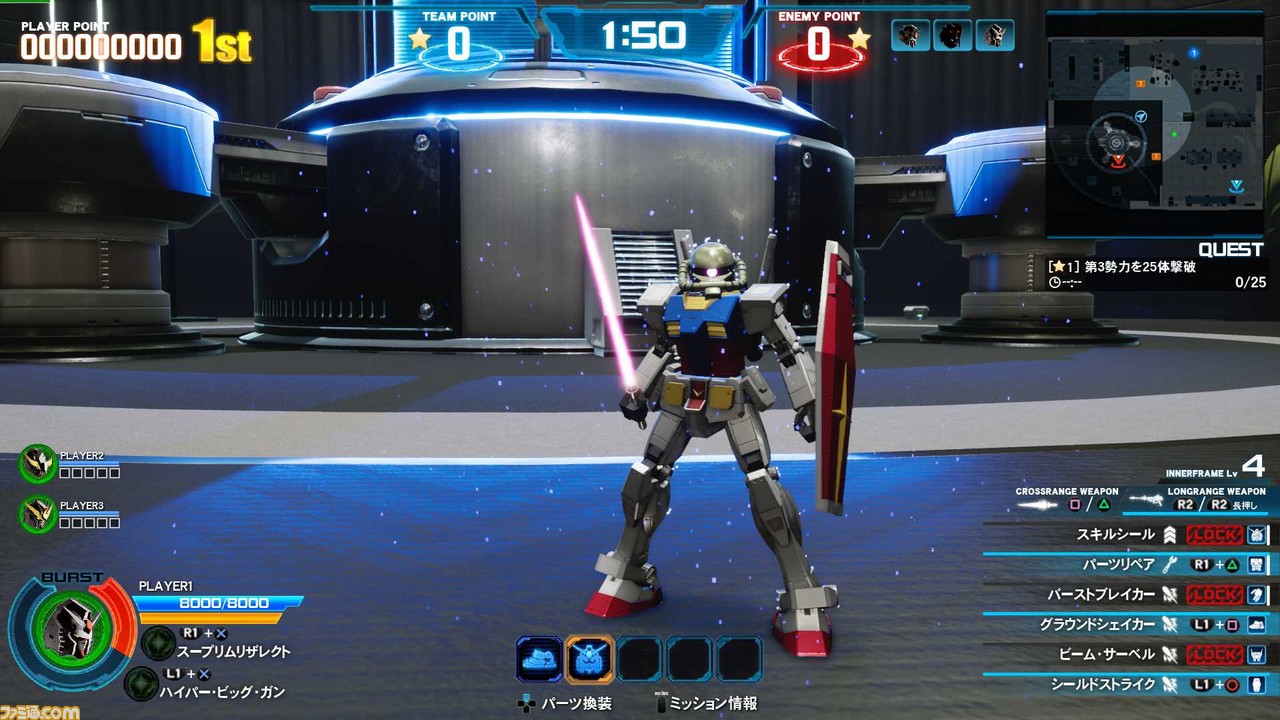This screenshot has width=1280, height=720.
Task: Click the first enemy portrait beside ENEMY POINT
Action: (x=909, y=33)
